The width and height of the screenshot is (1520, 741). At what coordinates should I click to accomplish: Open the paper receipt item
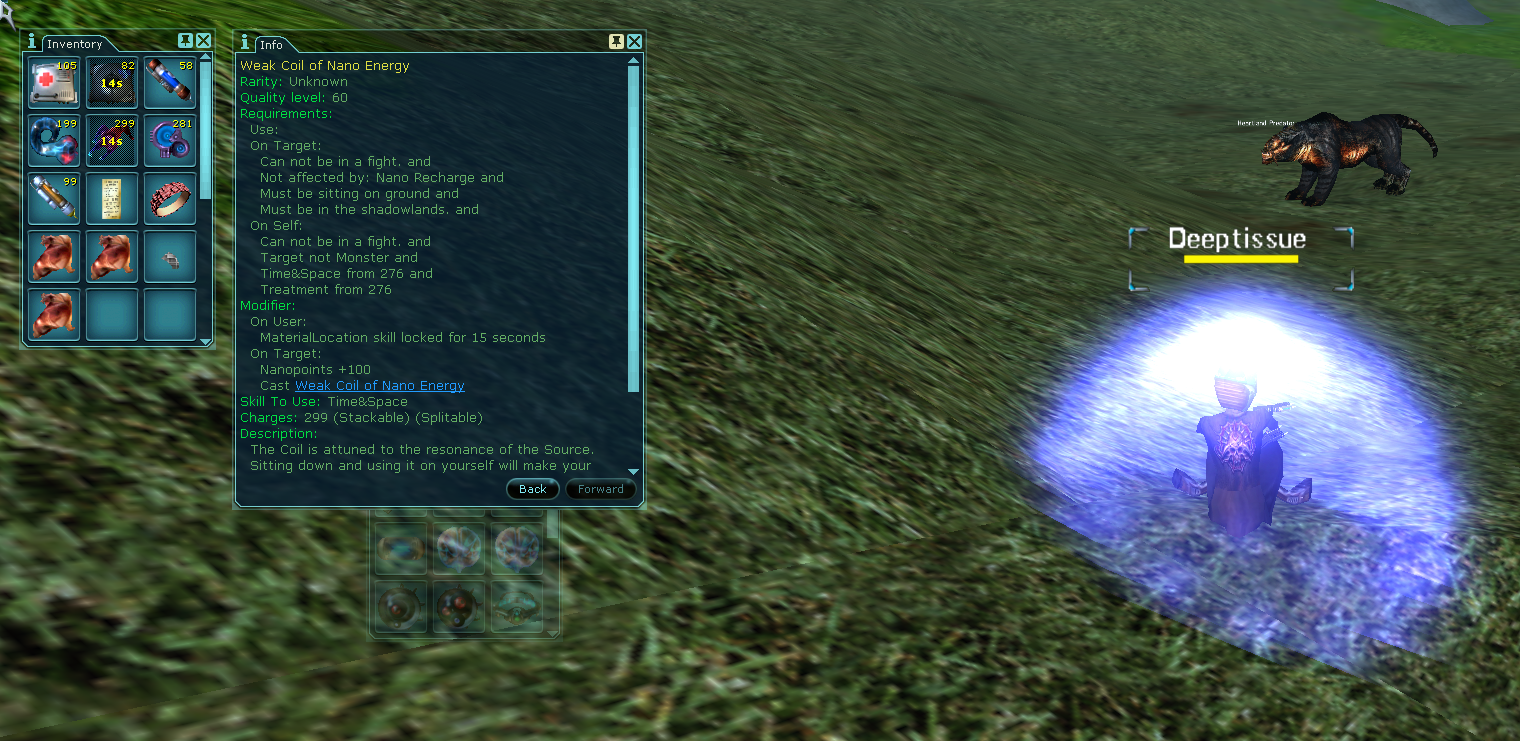(x=111, y=198)
